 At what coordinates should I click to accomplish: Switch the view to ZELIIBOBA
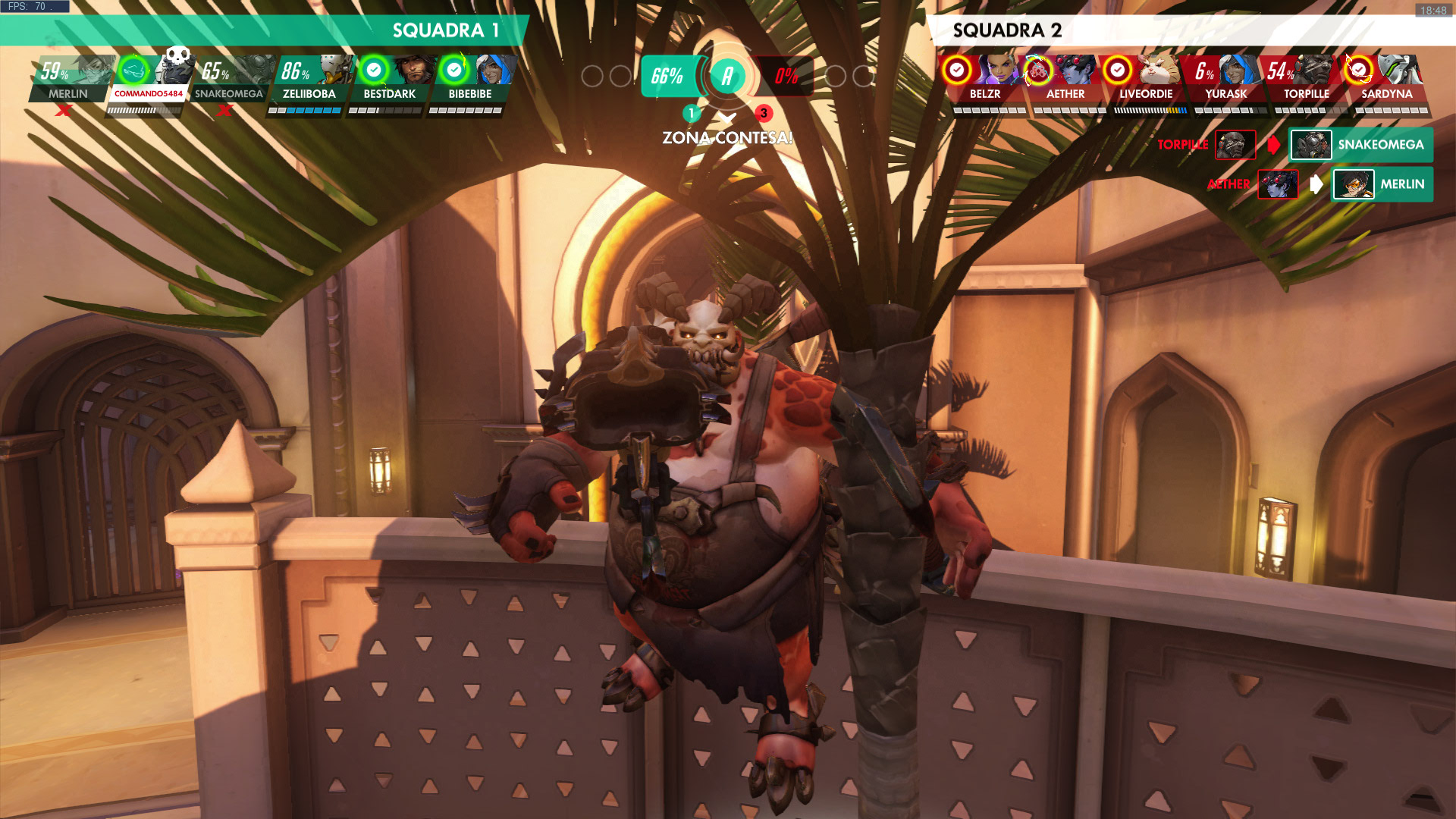309,78
